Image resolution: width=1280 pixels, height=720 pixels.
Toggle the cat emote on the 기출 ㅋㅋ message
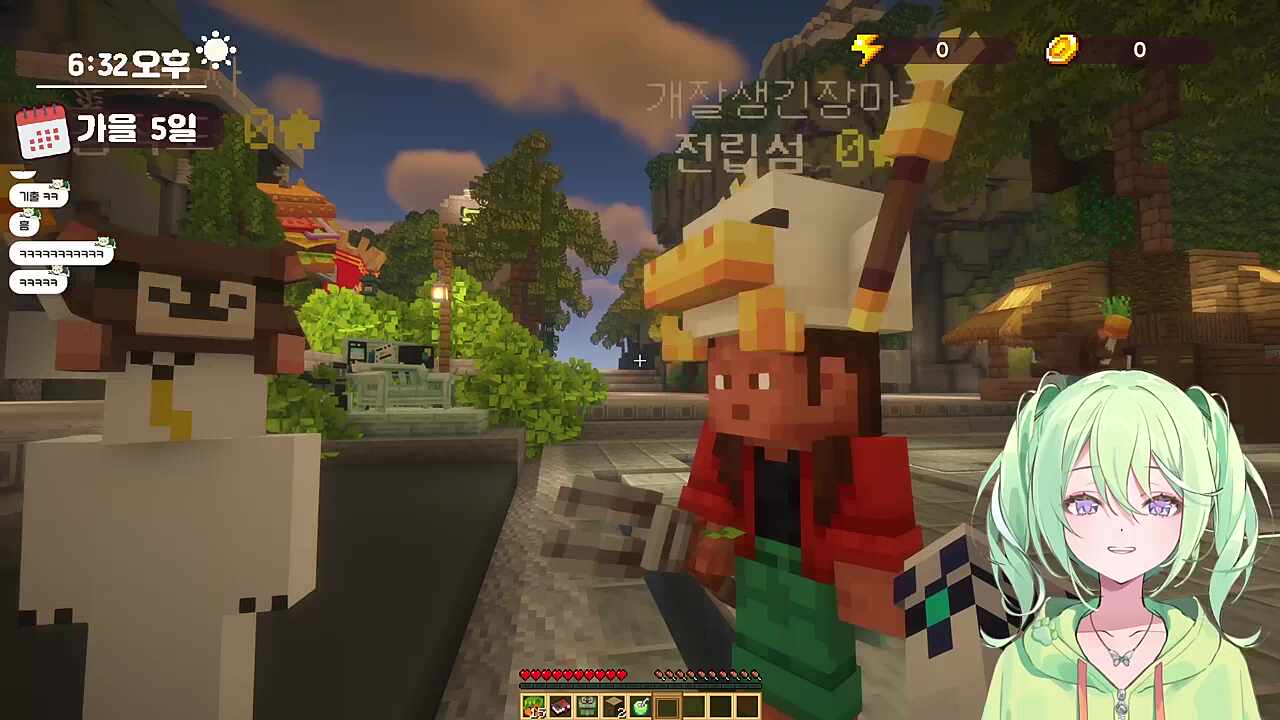tap(57, 184)
